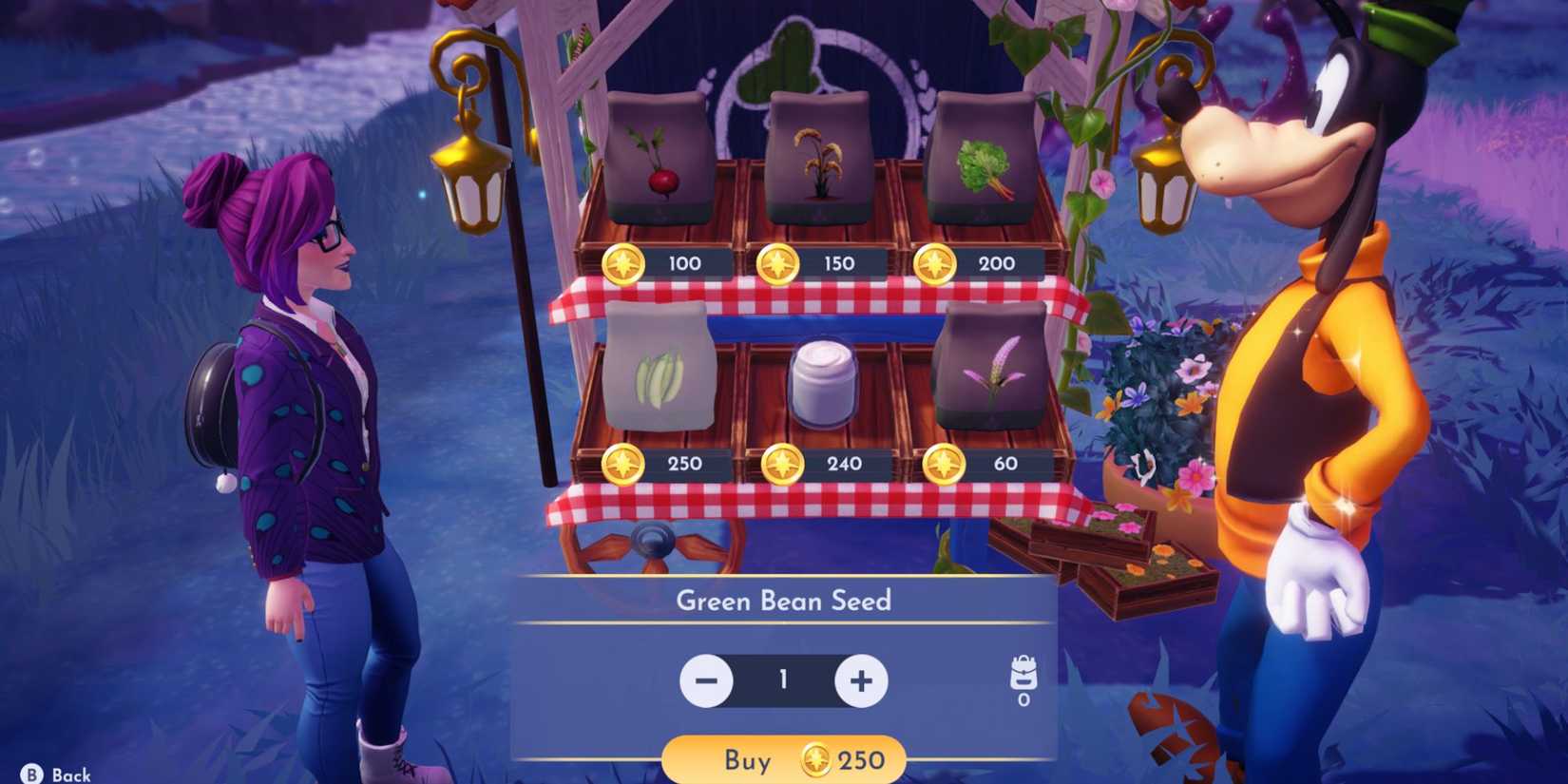Click the Green Bean Seed title banner
The width and height of the screenshot is (1568, 784).
tap(785, 601)
